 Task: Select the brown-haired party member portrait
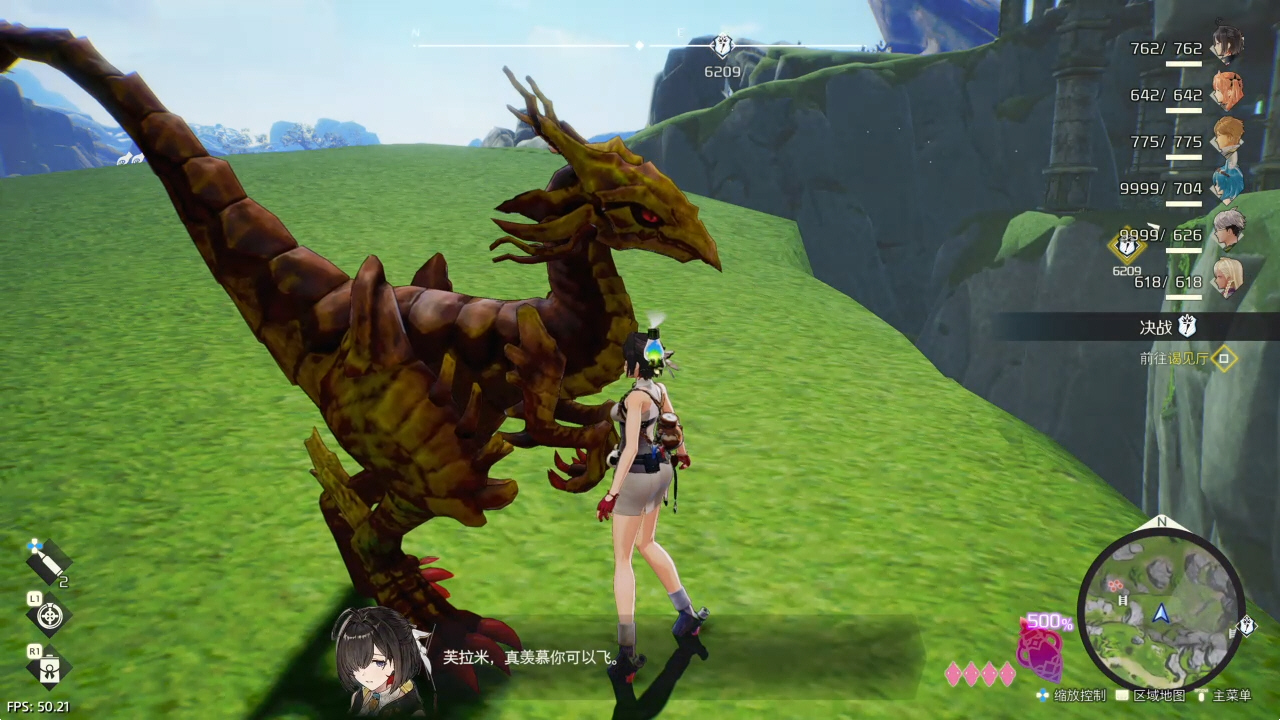click(x=1227, y=138)
